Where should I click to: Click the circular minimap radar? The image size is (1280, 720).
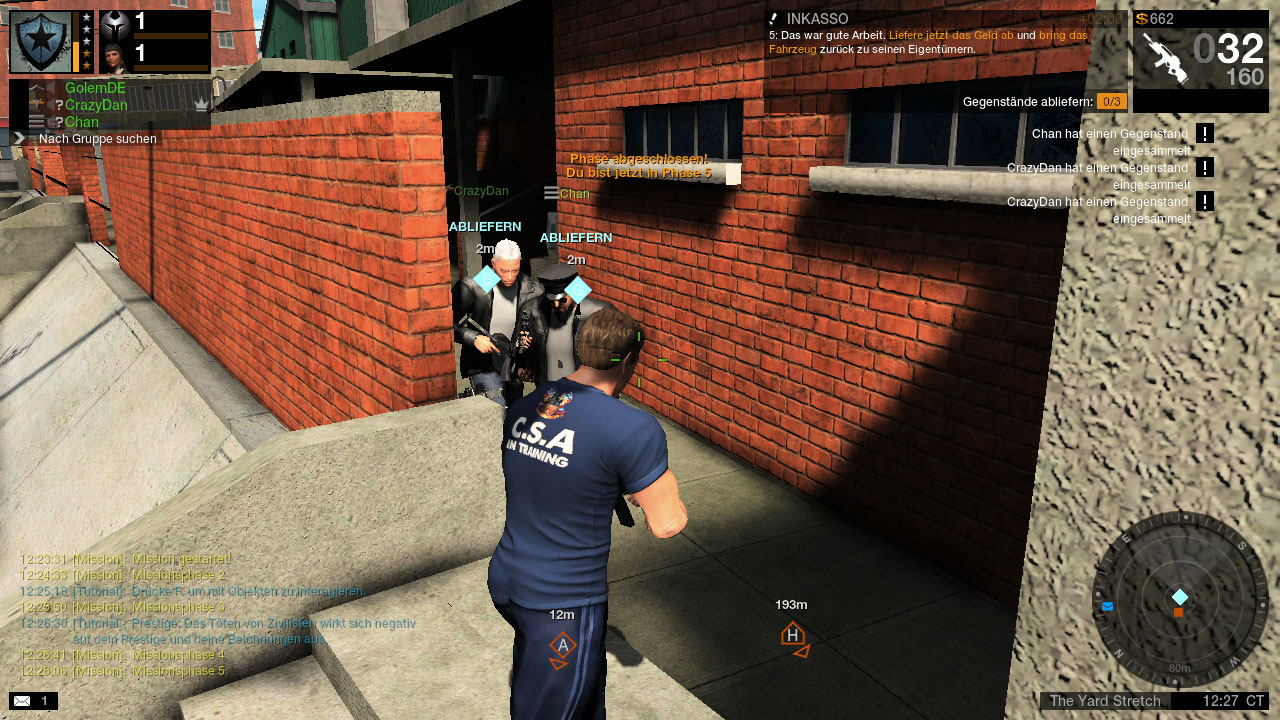(x=1180, y=598)
